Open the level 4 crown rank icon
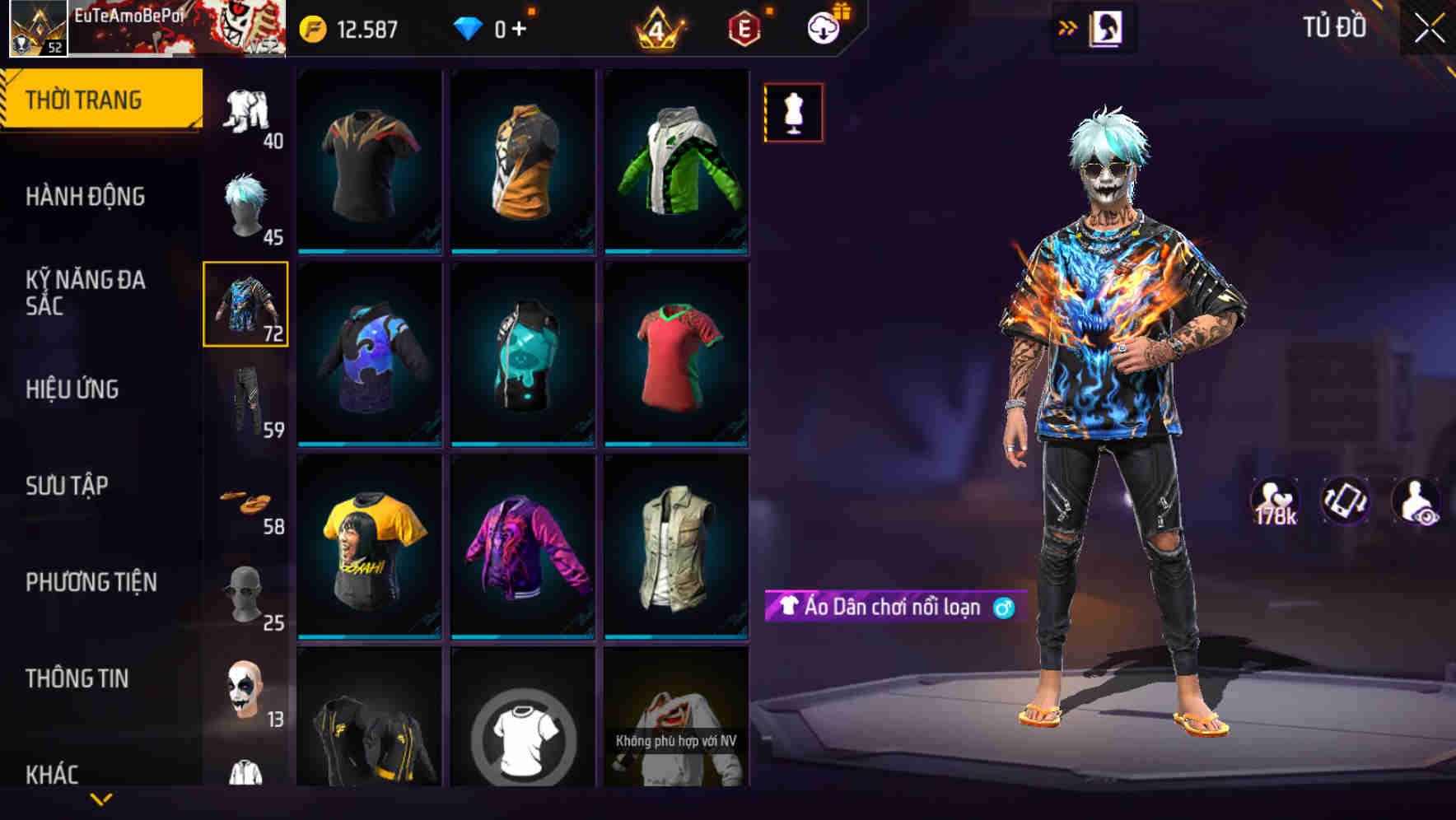 pos(657,26)
